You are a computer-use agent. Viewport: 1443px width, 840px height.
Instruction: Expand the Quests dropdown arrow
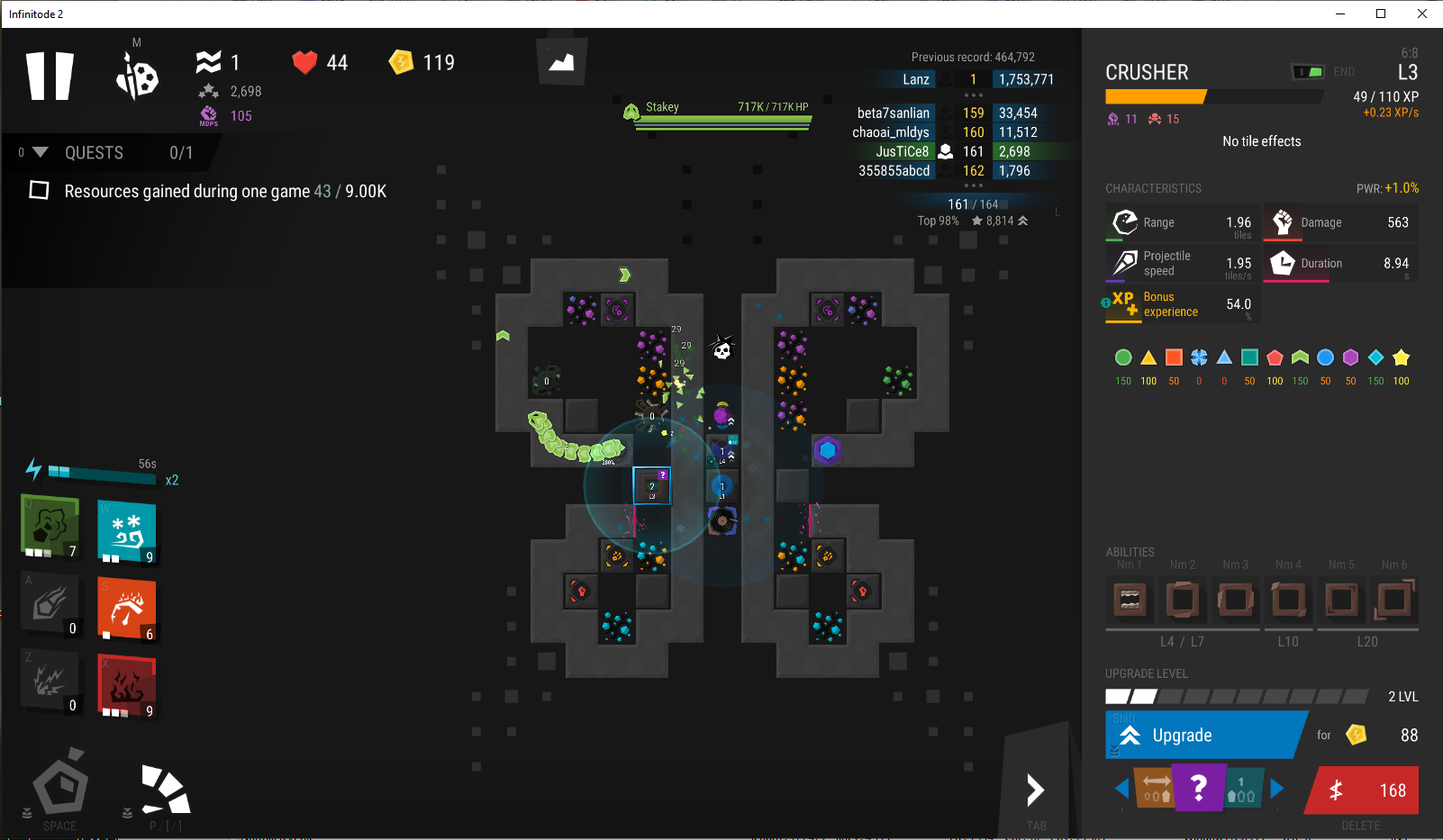tap(40, 152)
